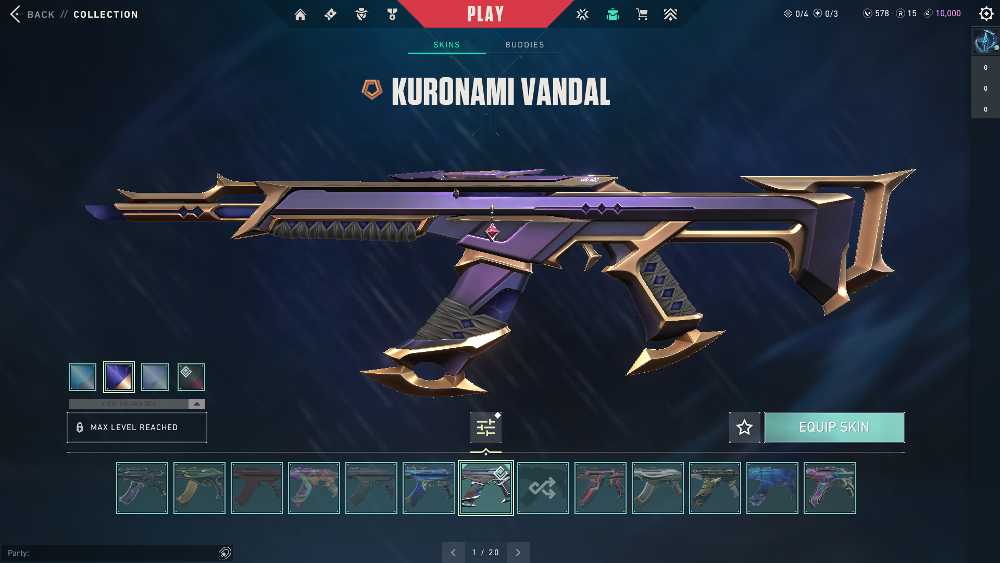The width and height of the screenshot is (1000, 563).
Task: Favorite this skin with the star button
Action: tap(744, 427)
